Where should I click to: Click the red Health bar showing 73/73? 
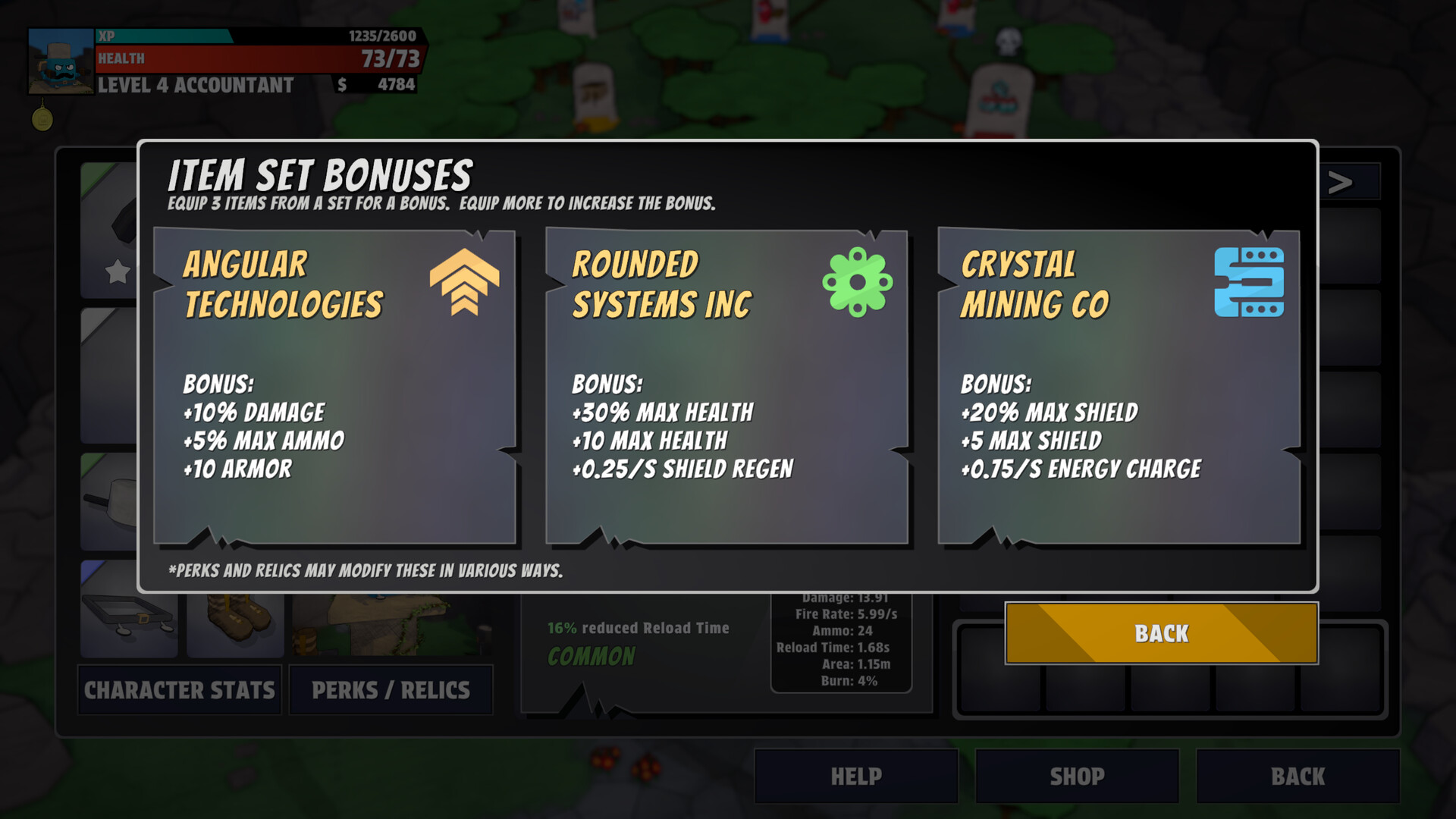tap(258, 58)
